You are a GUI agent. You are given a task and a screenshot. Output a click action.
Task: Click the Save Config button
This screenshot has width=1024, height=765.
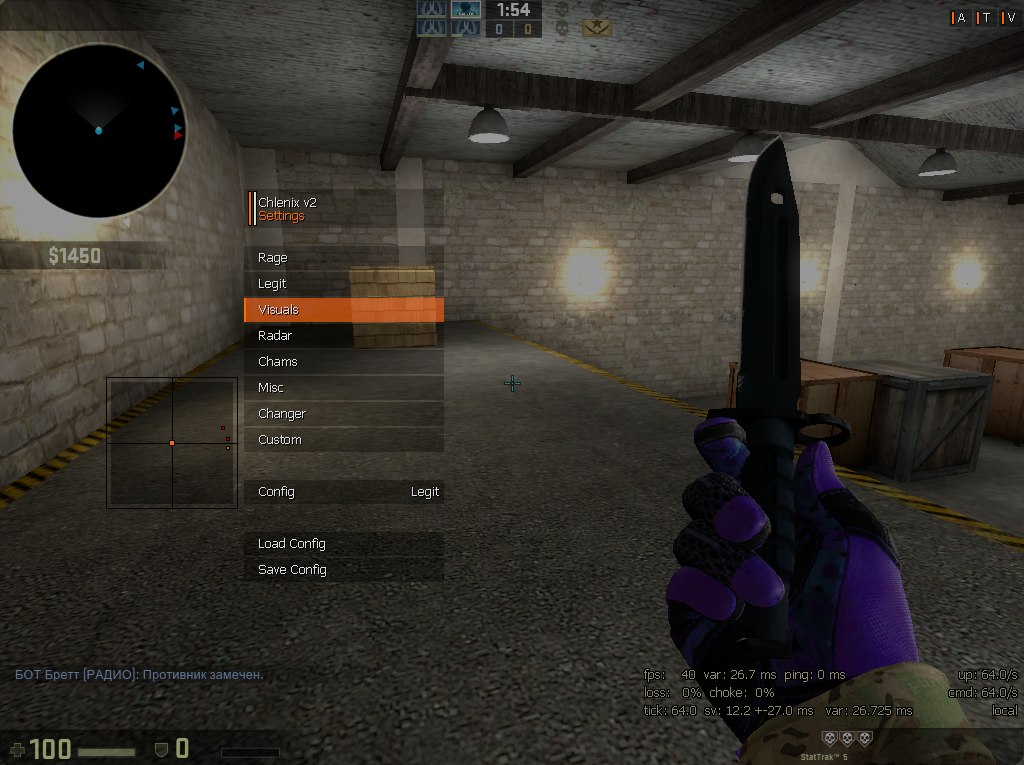[343, 570]
